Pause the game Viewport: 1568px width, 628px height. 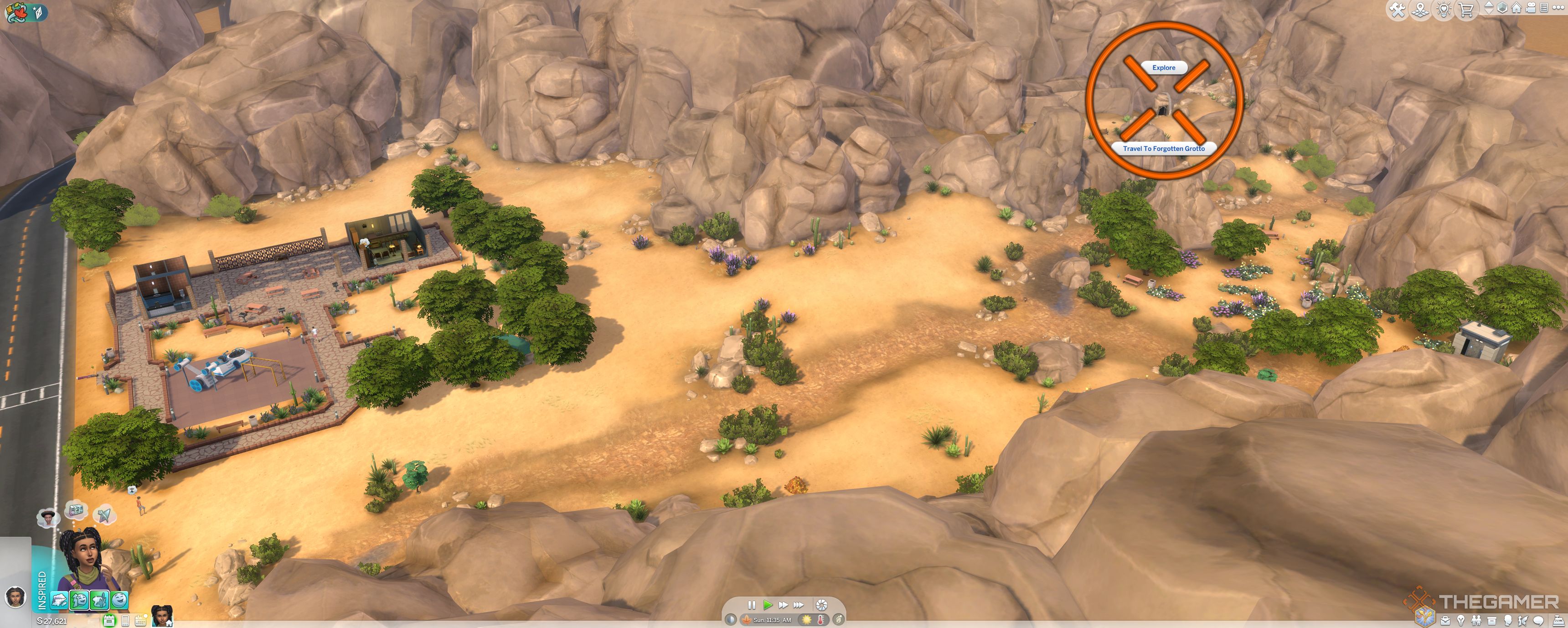tap(751, 605)
